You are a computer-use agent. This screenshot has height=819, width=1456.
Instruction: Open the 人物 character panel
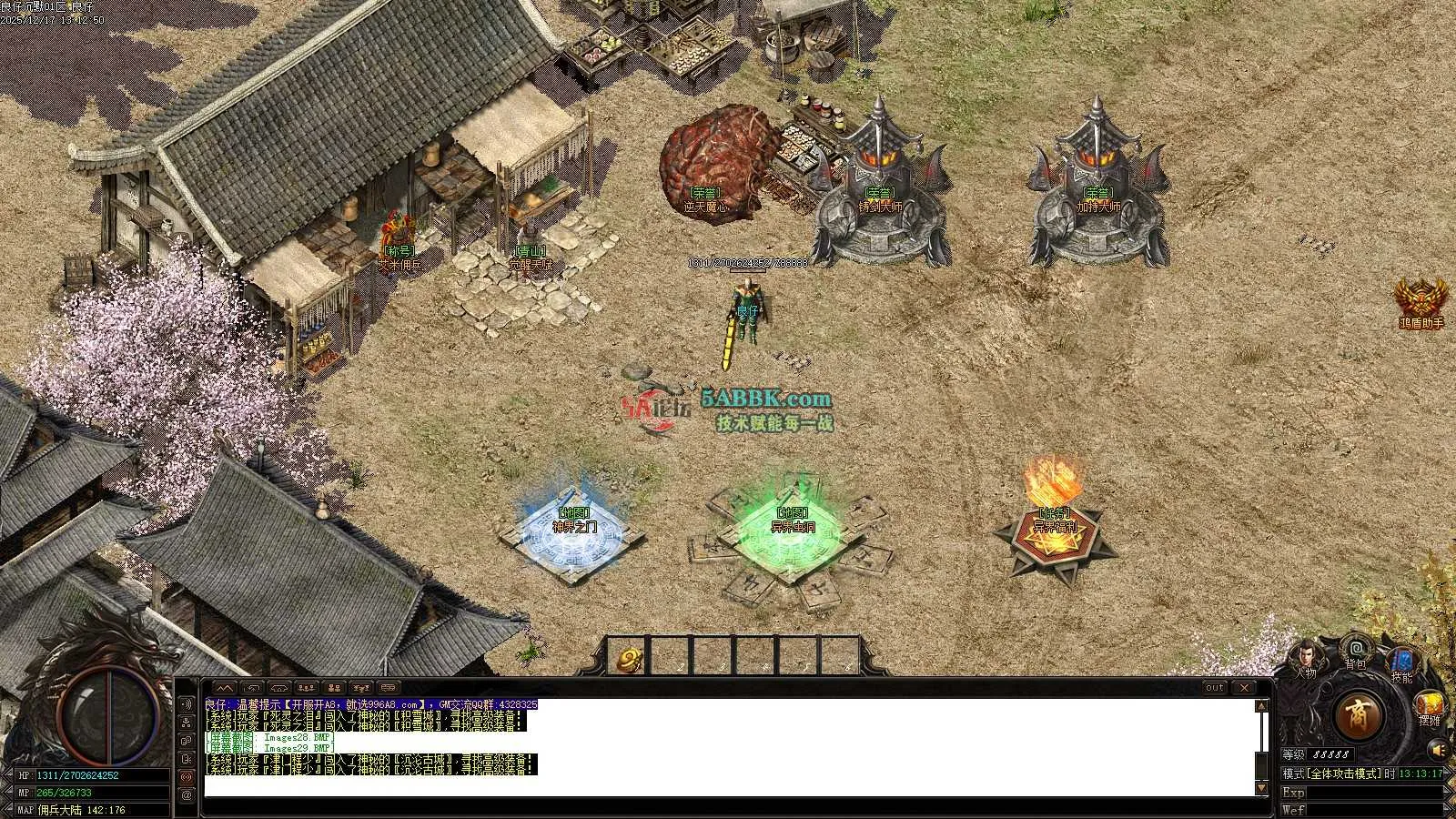[x=1307, y=659]
